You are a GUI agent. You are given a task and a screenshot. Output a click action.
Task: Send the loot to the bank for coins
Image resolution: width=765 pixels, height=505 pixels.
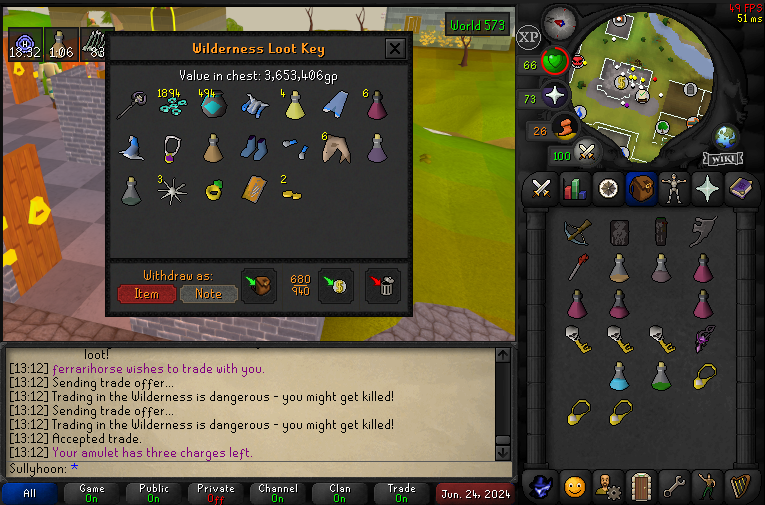tap(335, 285)
